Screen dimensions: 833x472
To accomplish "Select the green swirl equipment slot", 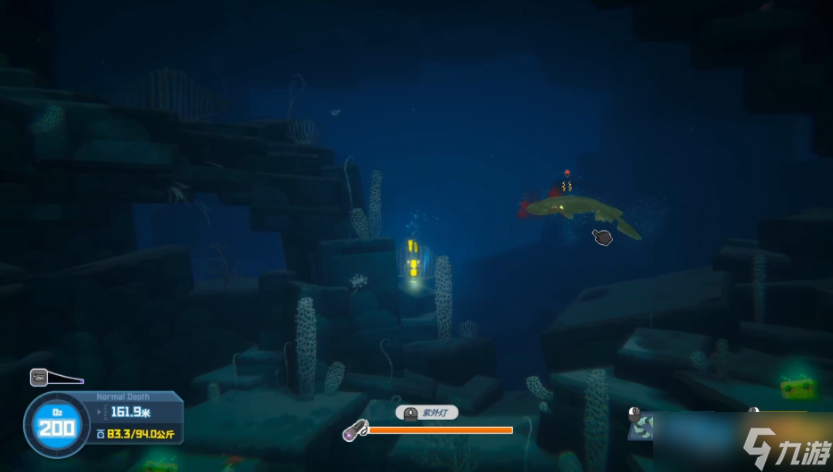I will point(641,426).
